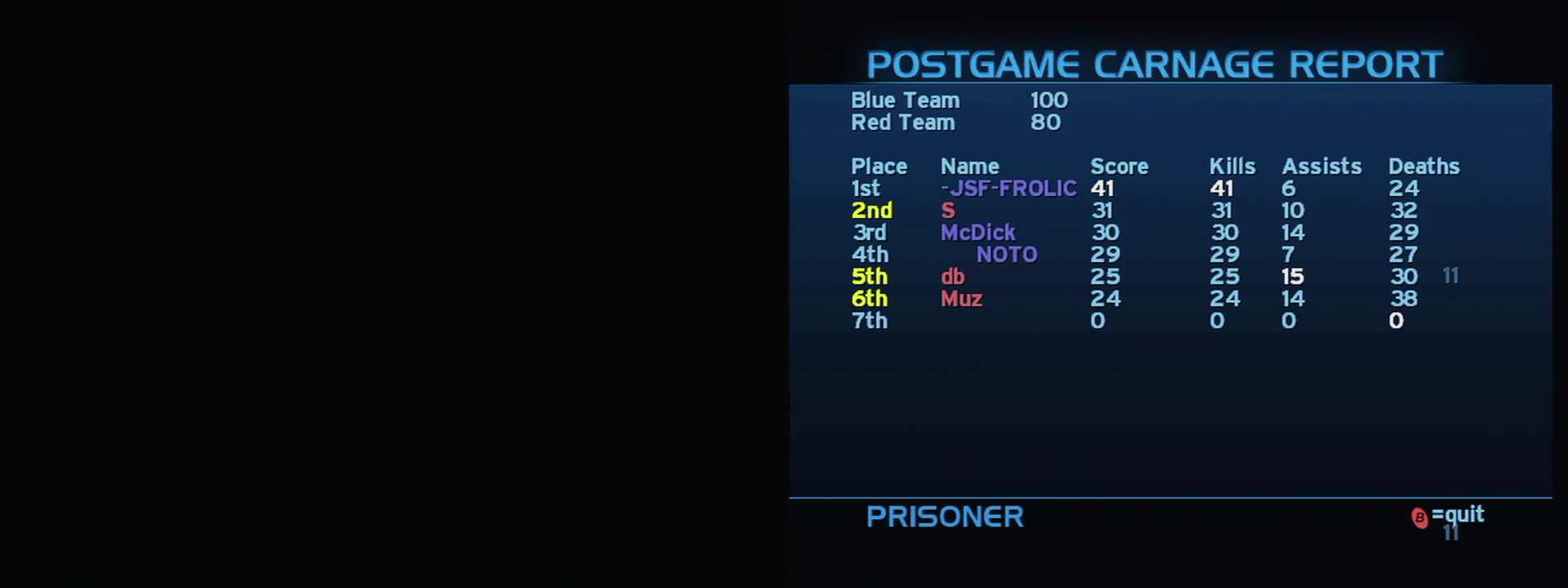Sort by the Deaths column header
The height and width of the screenshot is (588, 1568).
[x=1424, y=167]
